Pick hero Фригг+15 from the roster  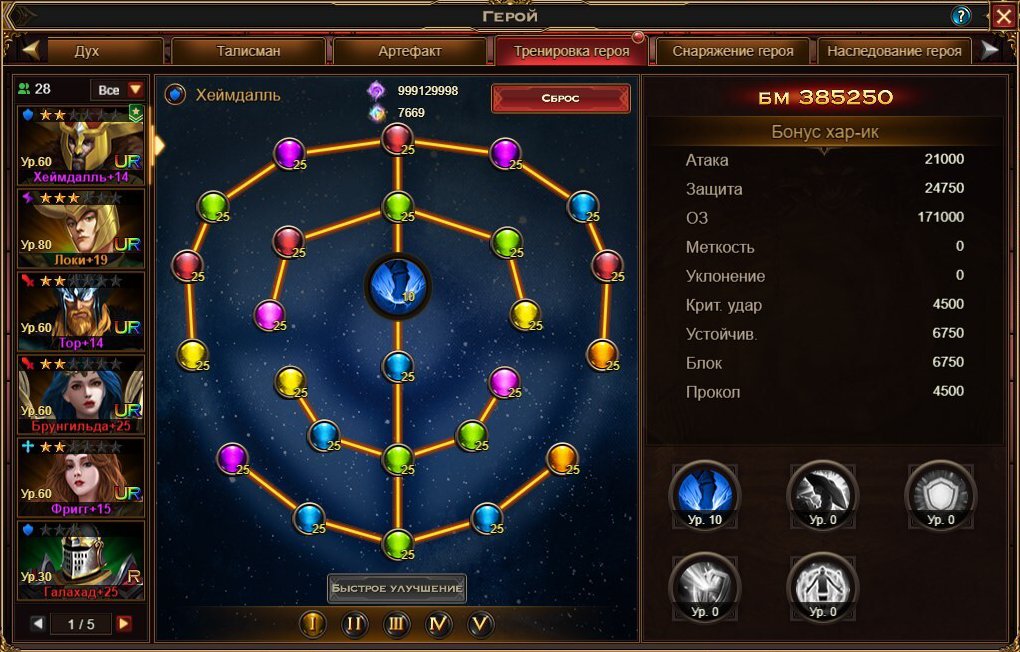(81, 477)
